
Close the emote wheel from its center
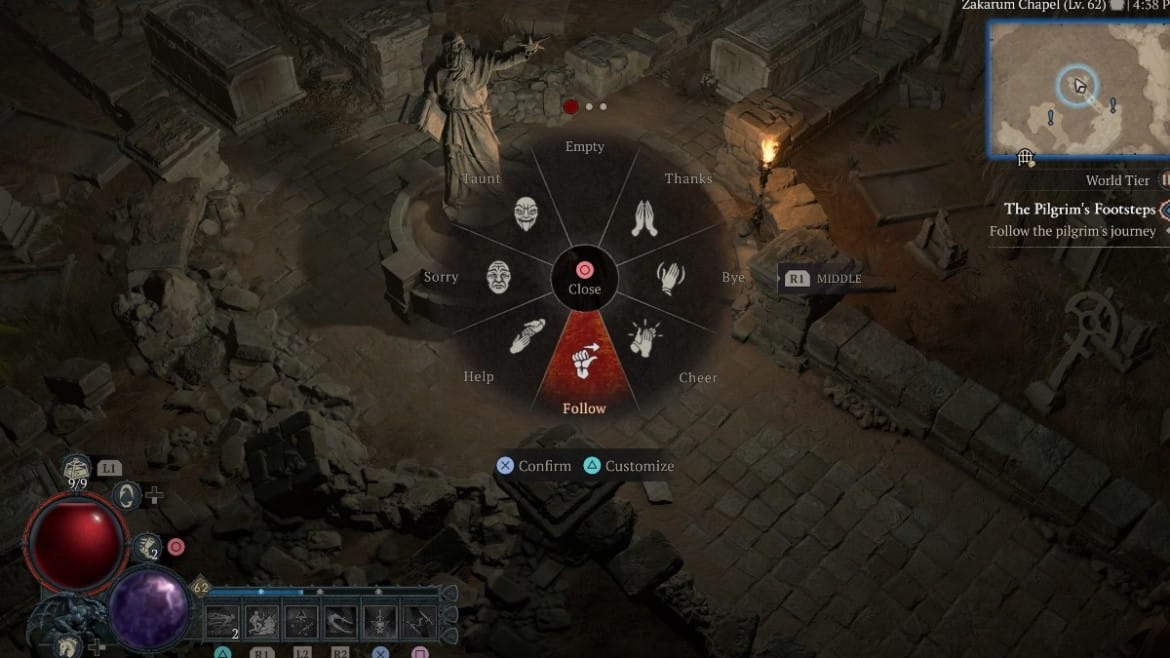pos(584,278)
